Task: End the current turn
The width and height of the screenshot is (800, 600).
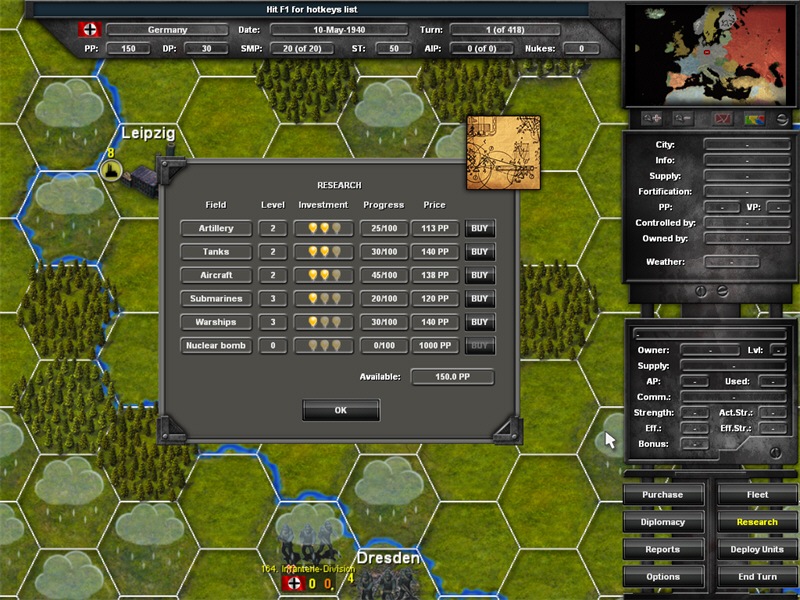Action: click(757, 577)
